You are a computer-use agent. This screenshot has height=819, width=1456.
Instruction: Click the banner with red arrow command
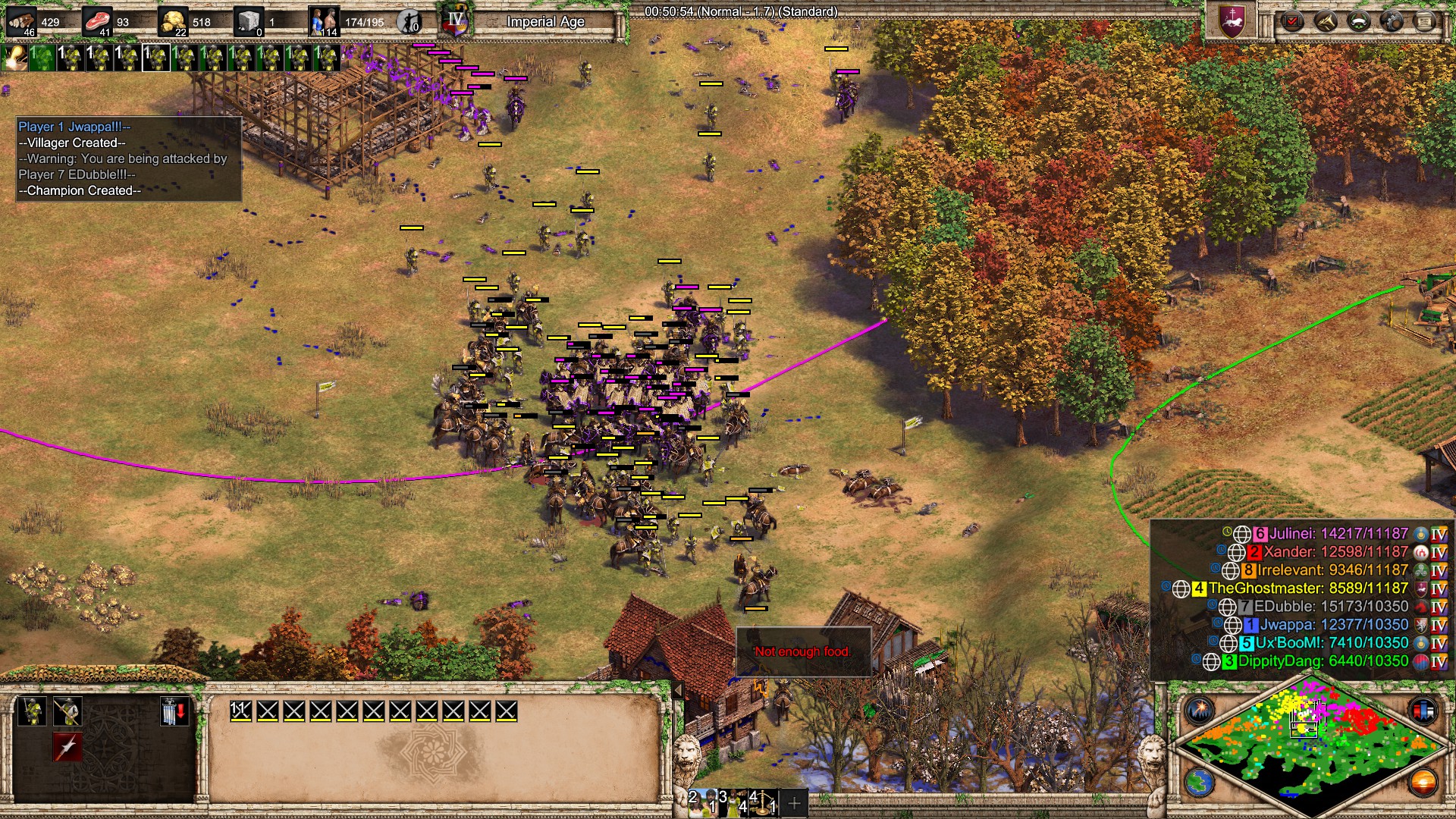[x=174, y=712]
